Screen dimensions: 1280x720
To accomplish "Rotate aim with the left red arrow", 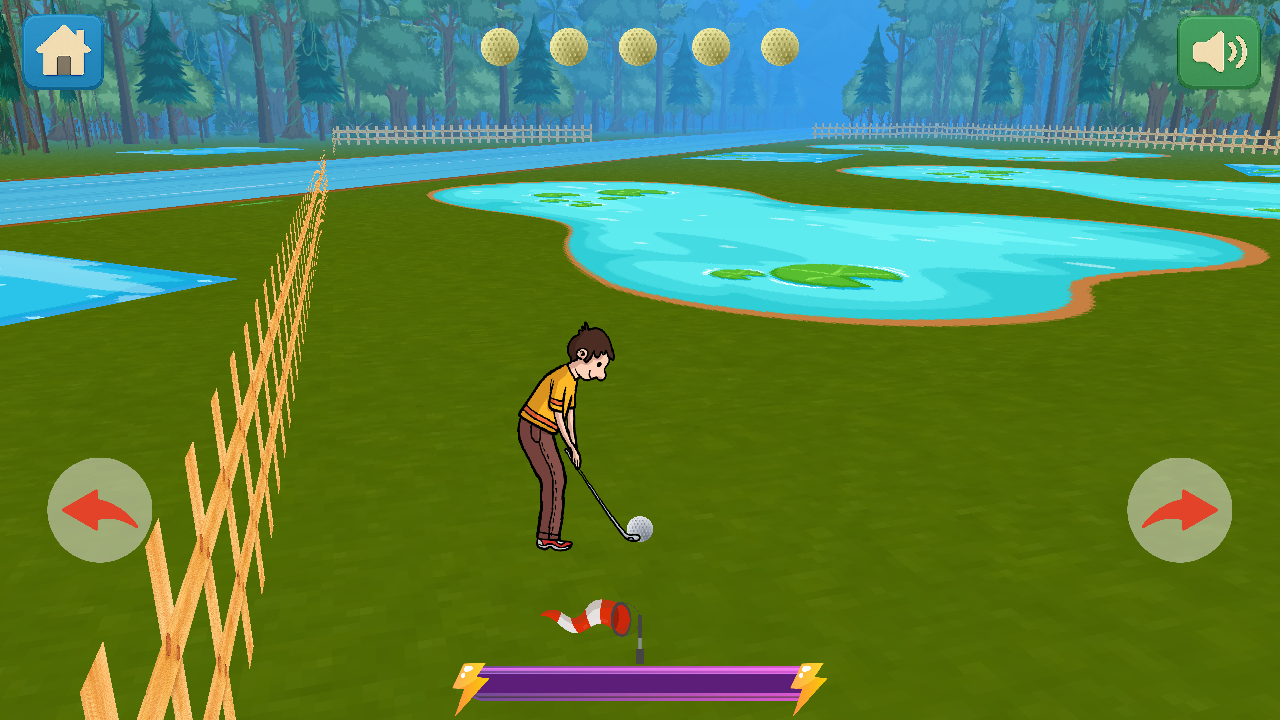I will [x=100, y=510].
